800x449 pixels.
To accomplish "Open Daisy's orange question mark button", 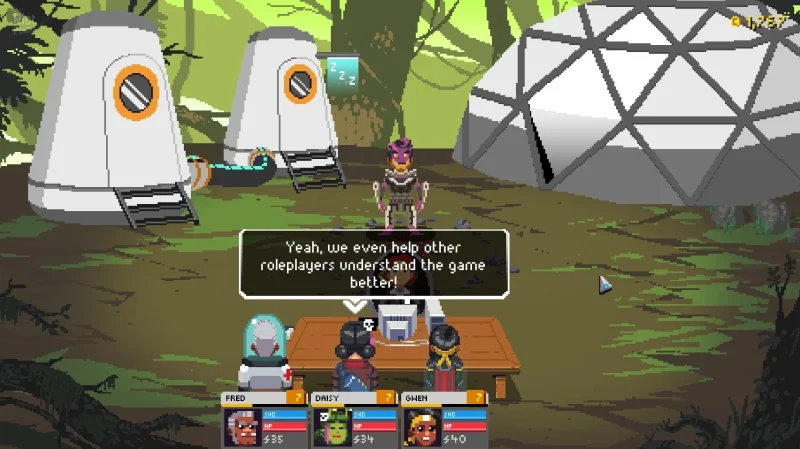I will [388, 398].
